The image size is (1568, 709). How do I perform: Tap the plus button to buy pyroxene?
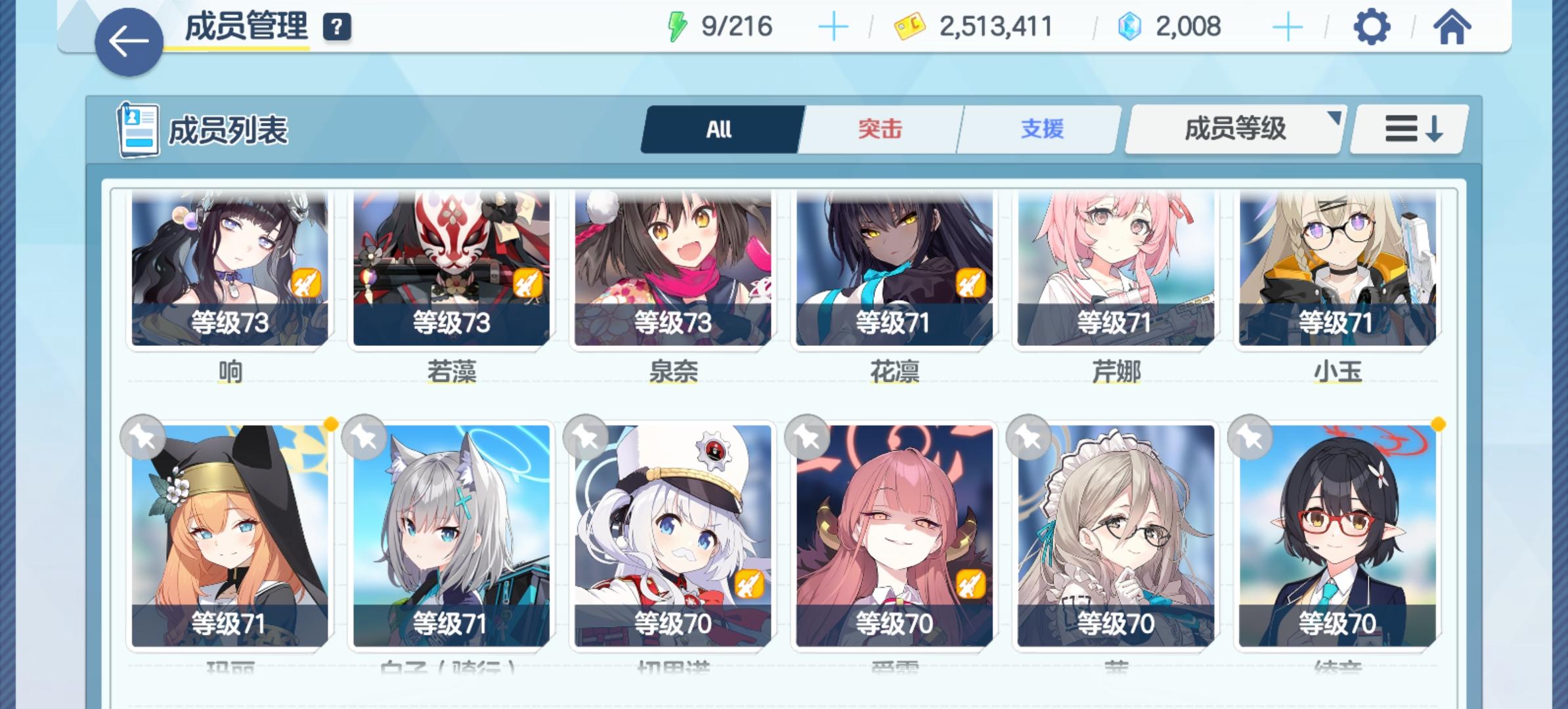pos(1290,28)
